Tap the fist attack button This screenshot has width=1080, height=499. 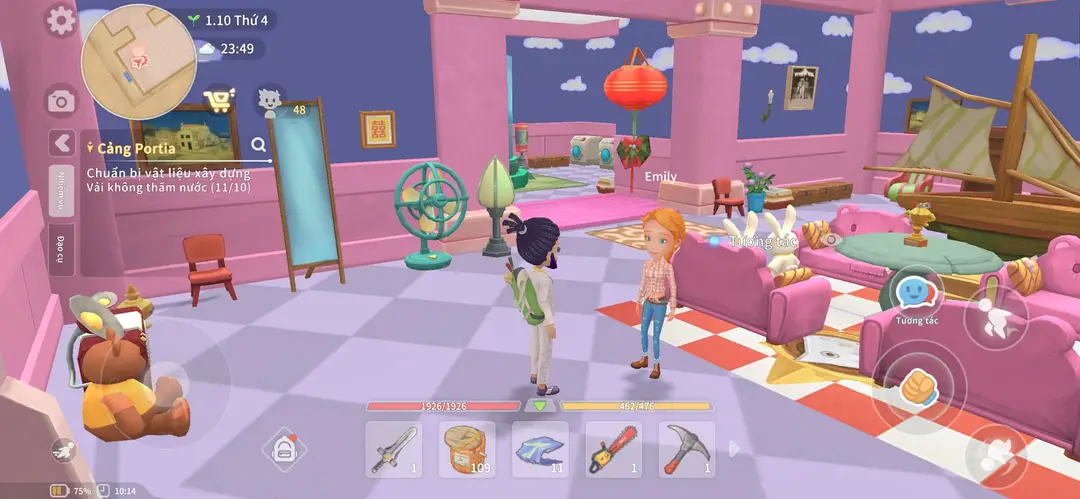[919, 388]
